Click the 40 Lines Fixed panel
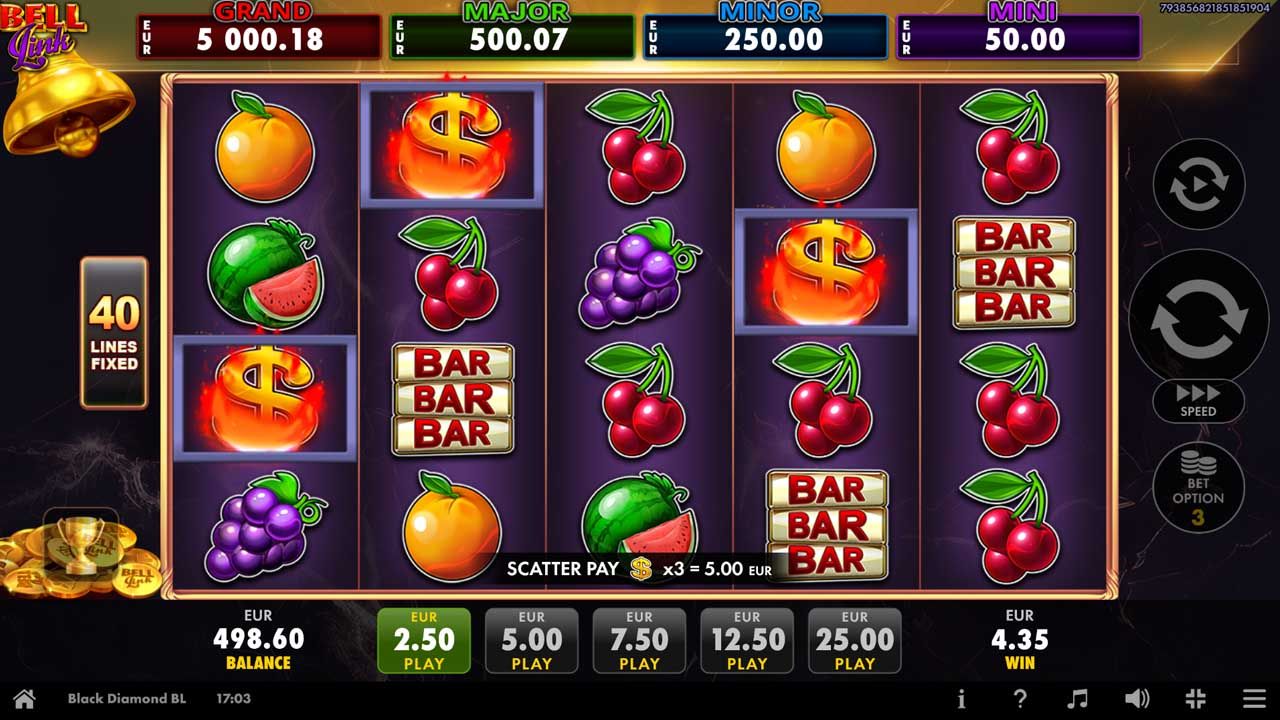Screen dimensions: 1280x720 tap(114, 333)
